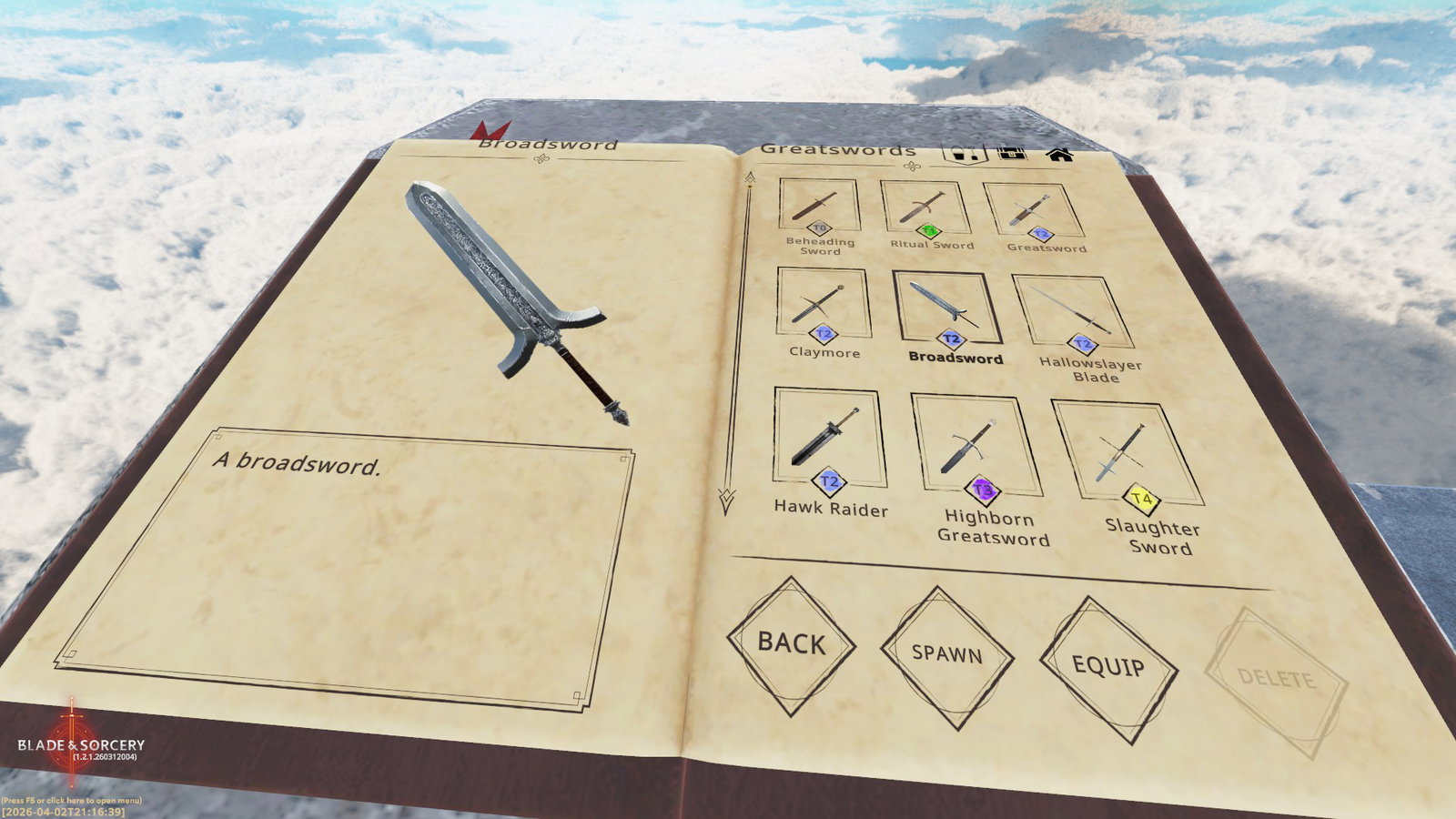
Task: Return home via the house icon
Action: pyautogui.click(x=1058, y=154)
